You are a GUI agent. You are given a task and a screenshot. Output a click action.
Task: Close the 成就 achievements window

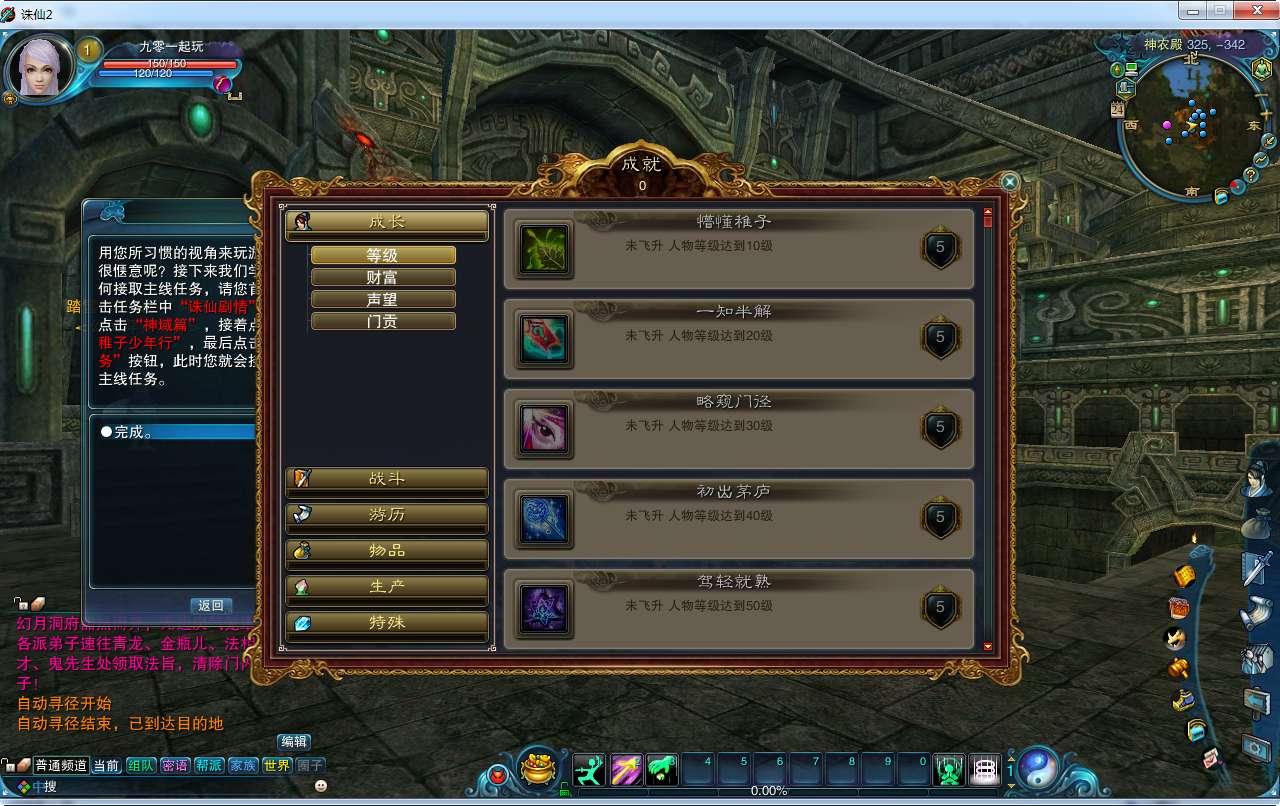click(1010, 182)
